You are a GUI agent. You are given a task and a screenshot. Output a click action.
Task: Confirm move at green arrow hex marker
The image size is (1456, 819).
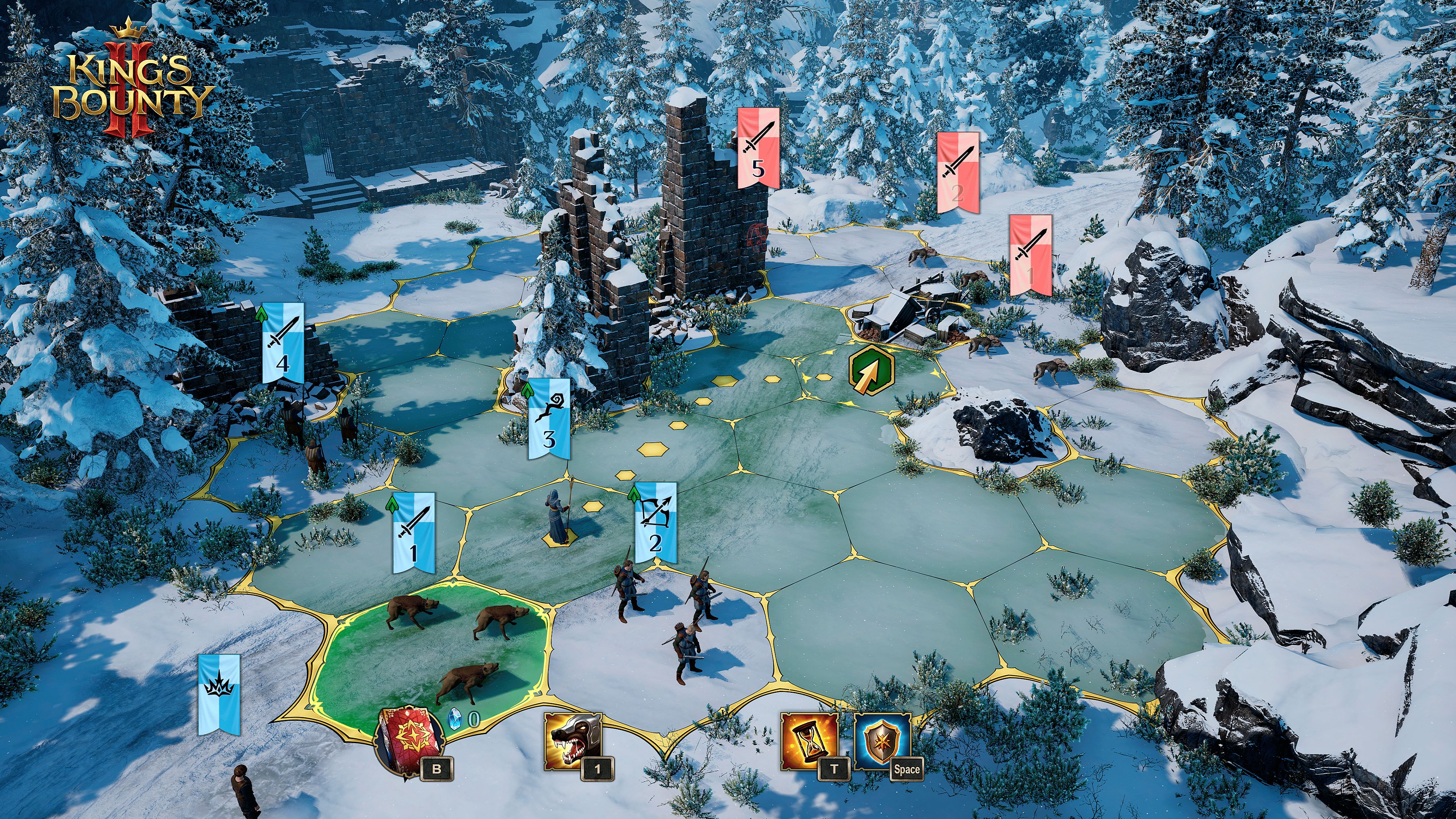point(872,370)
